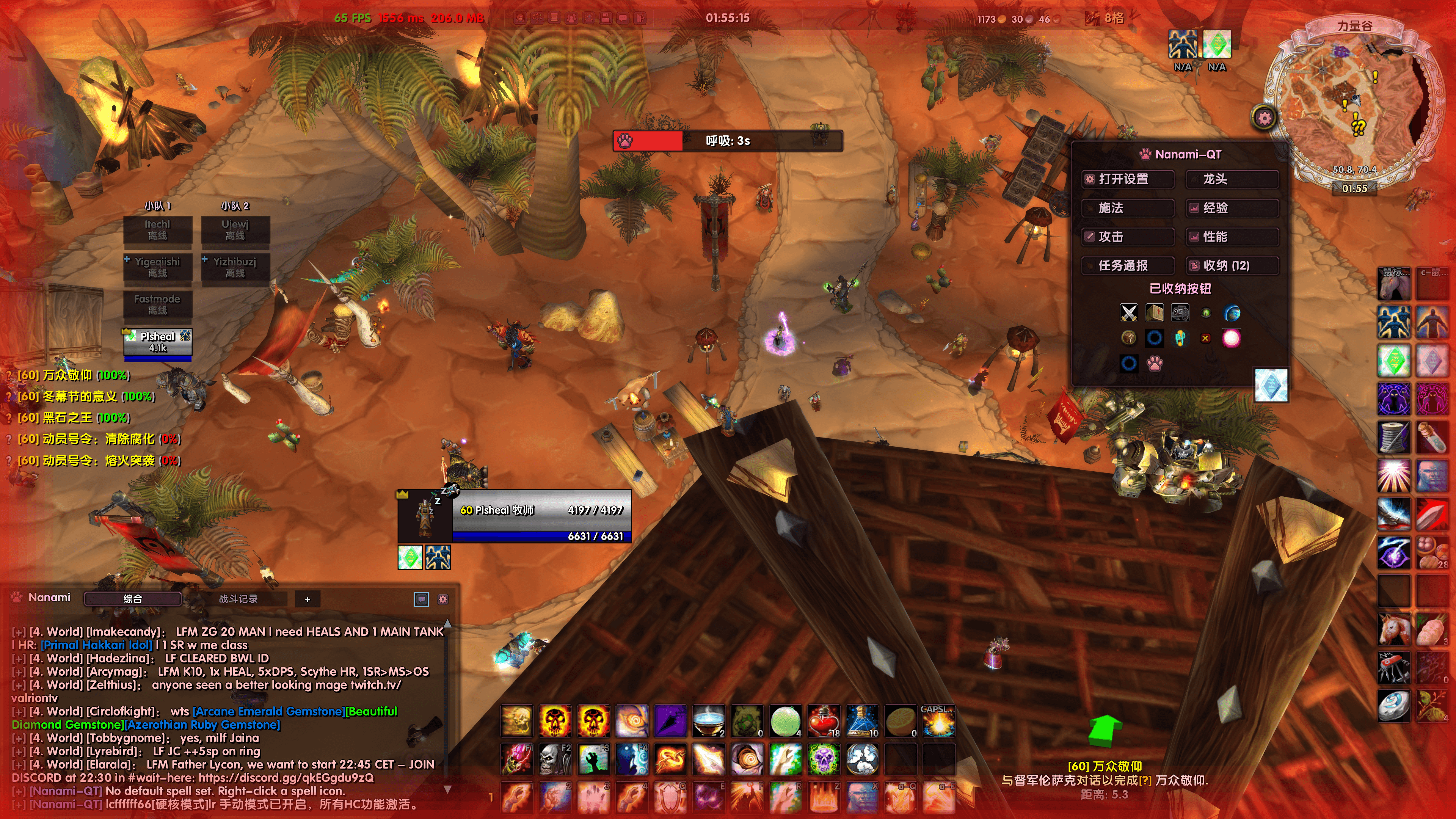Select the Plsheal party frame
Screen dimensions: 1456x819
158,342
